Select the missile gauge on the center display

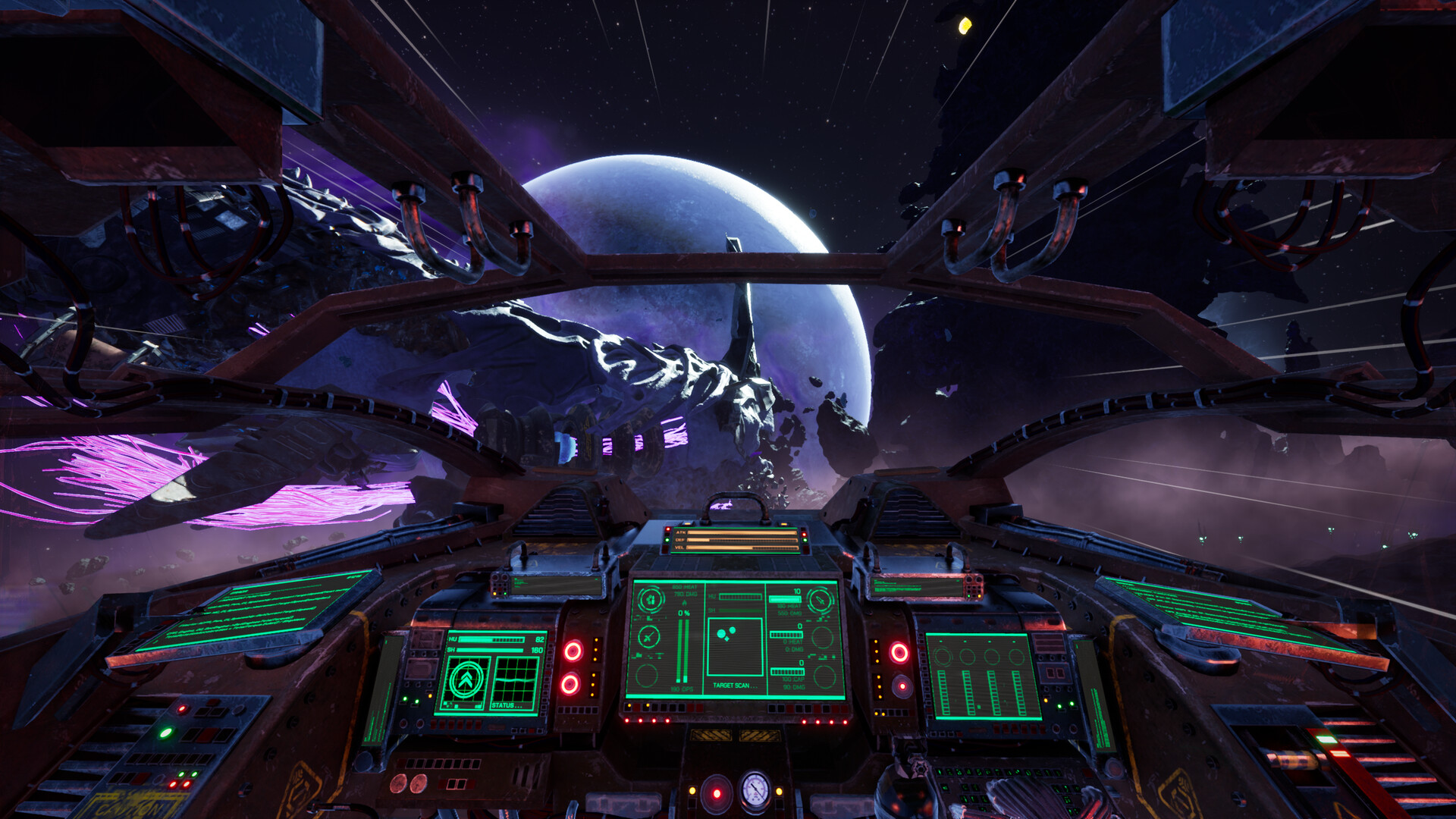[819, 600]
